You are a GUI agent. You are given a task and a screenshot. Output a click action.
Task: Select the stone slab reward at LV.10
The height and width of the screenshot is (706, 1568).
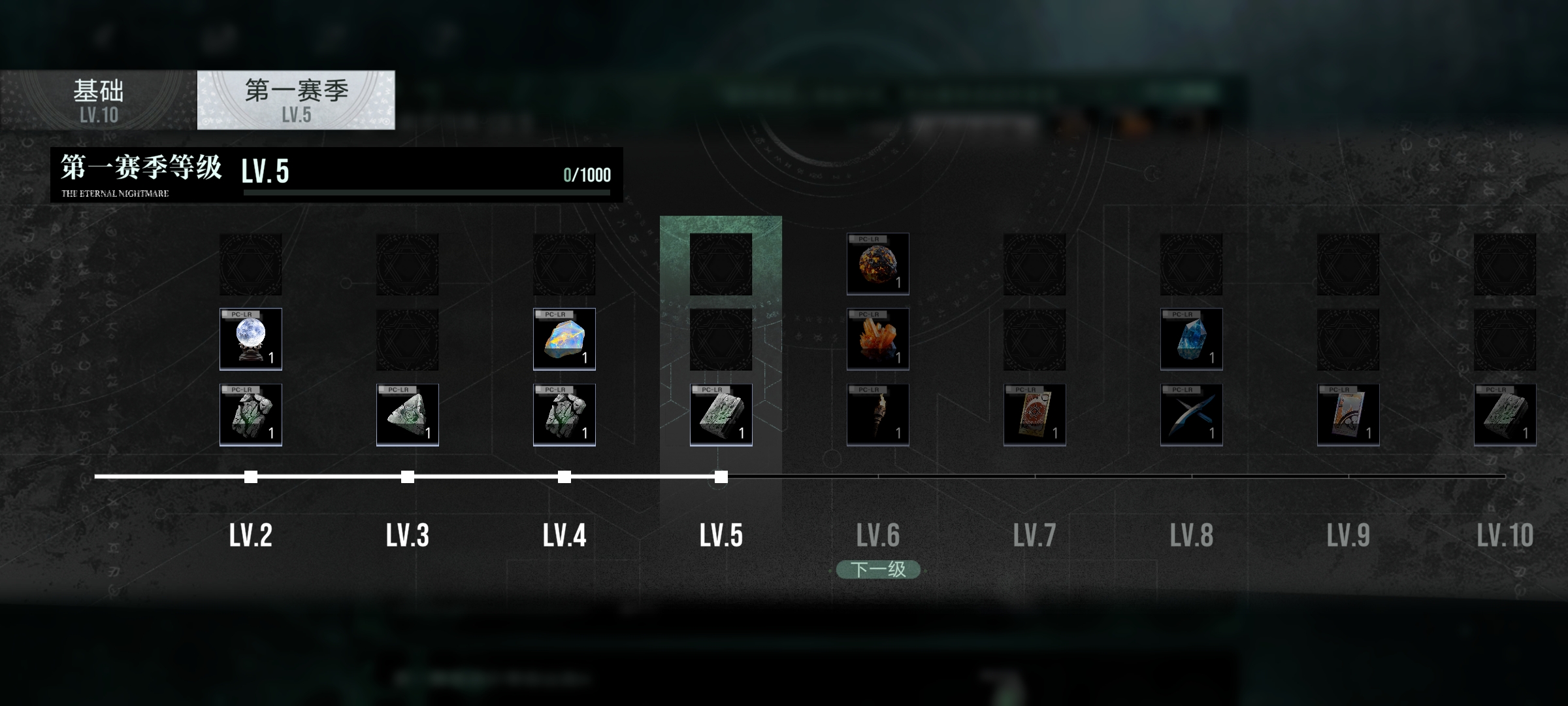pos(1505,414)
